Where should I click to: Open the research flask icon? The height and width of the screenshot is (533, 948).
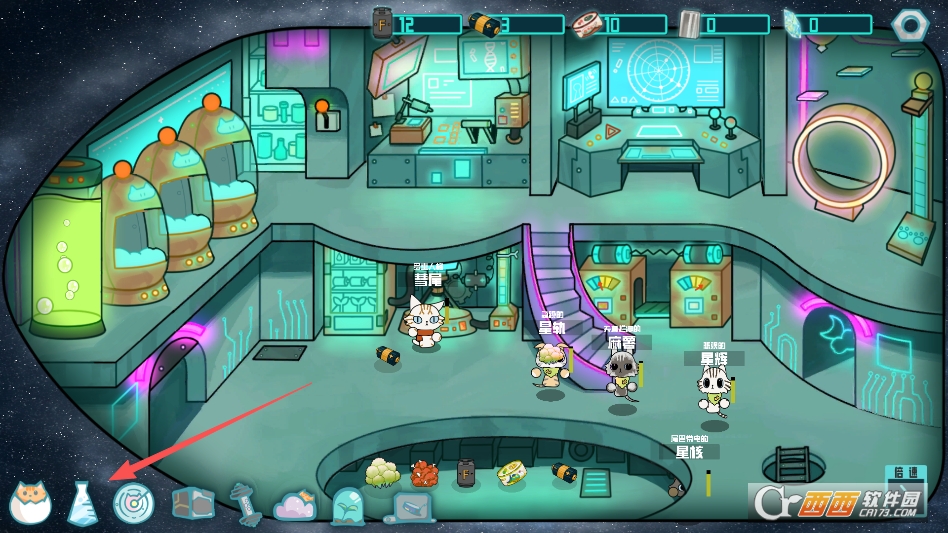pos(83,503)
